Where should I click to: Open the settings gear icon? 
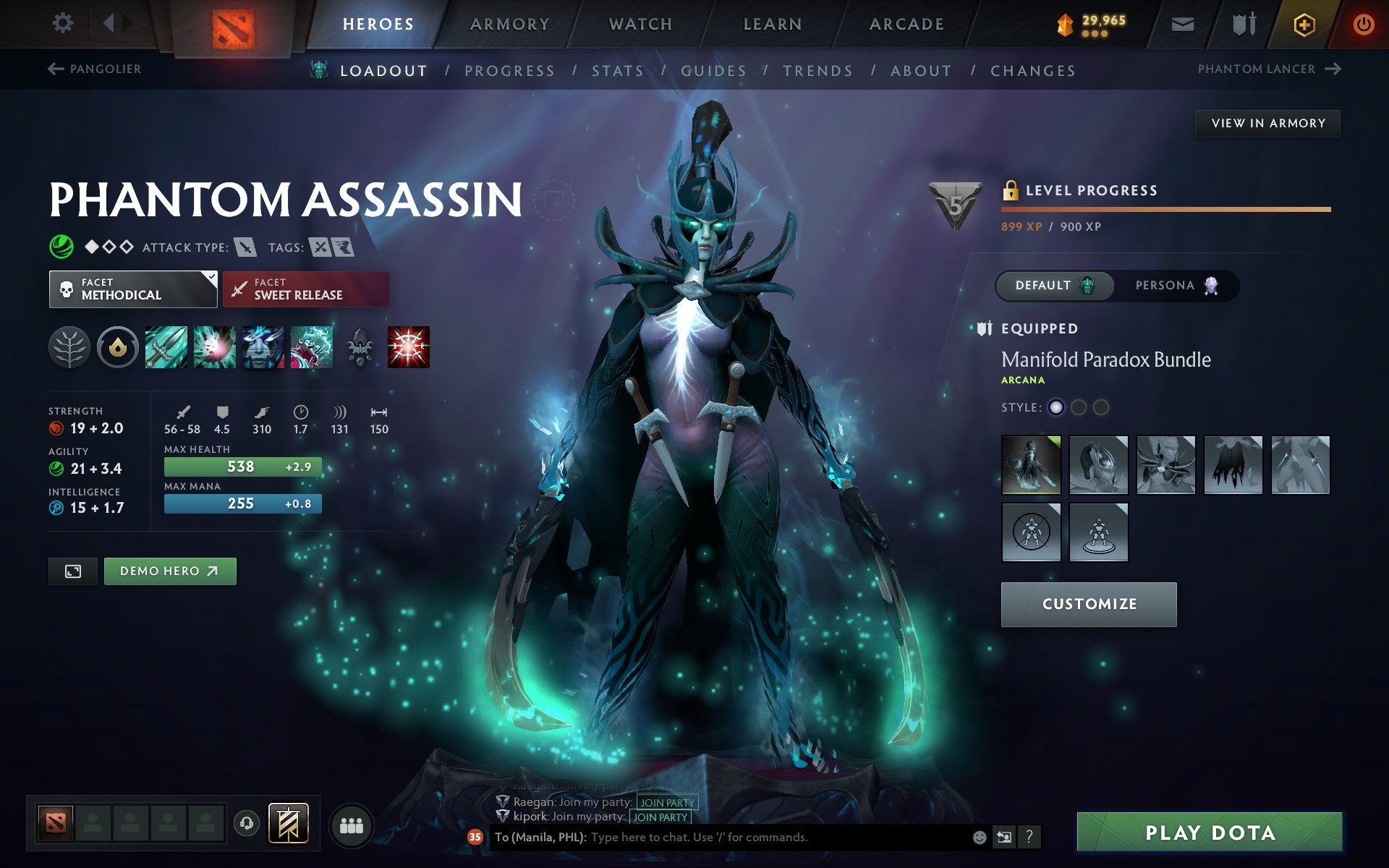(x=64, y=23)
